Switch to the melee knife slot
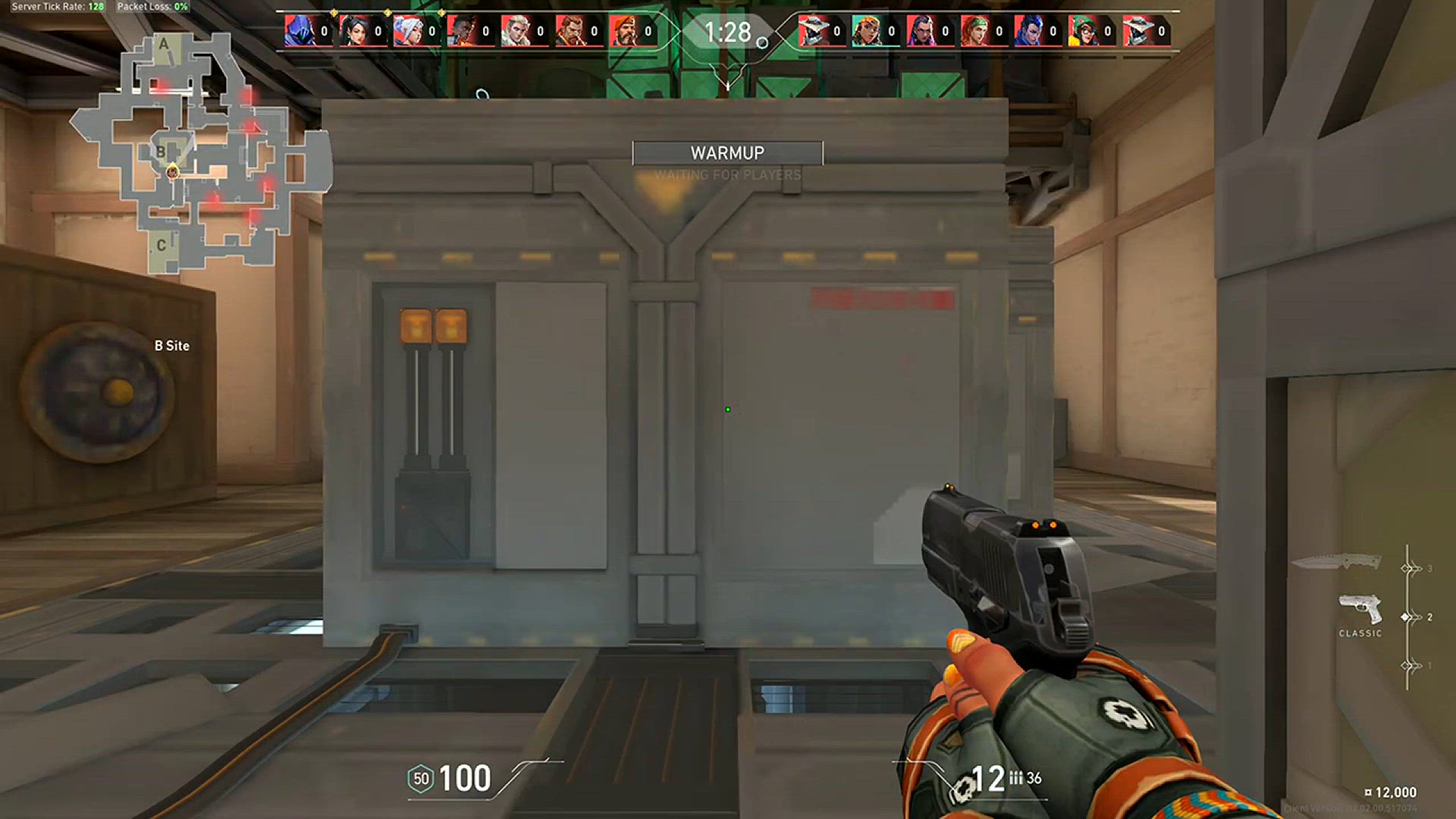1456x819 pixels. coord(1335,562)
